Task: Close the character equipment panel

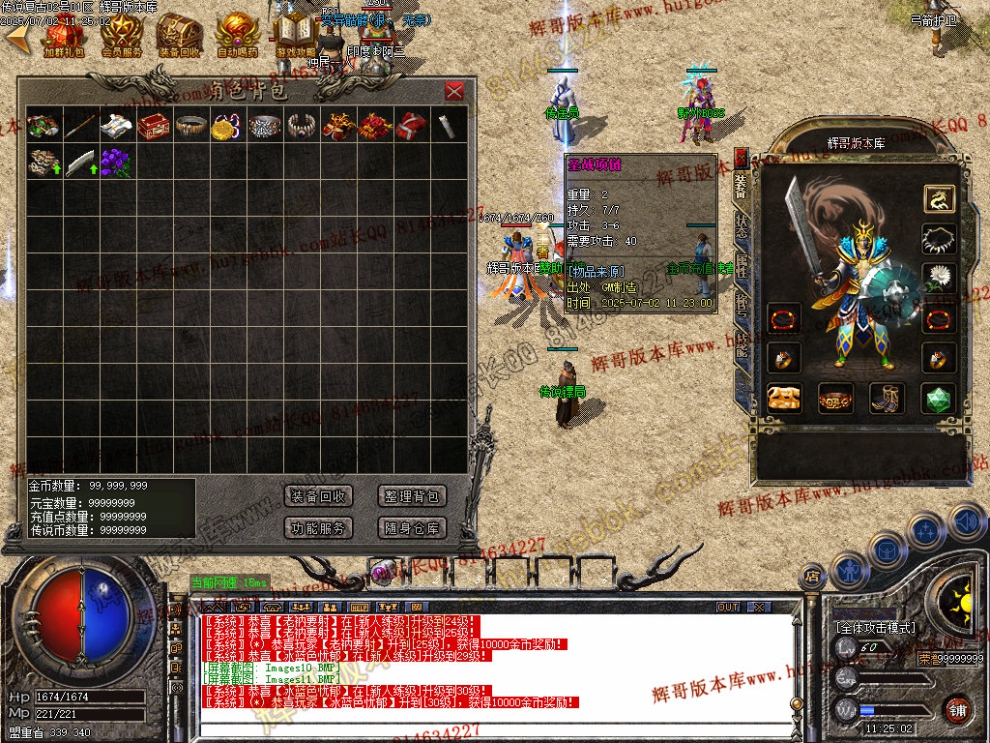Action: (x=741, y=157)
